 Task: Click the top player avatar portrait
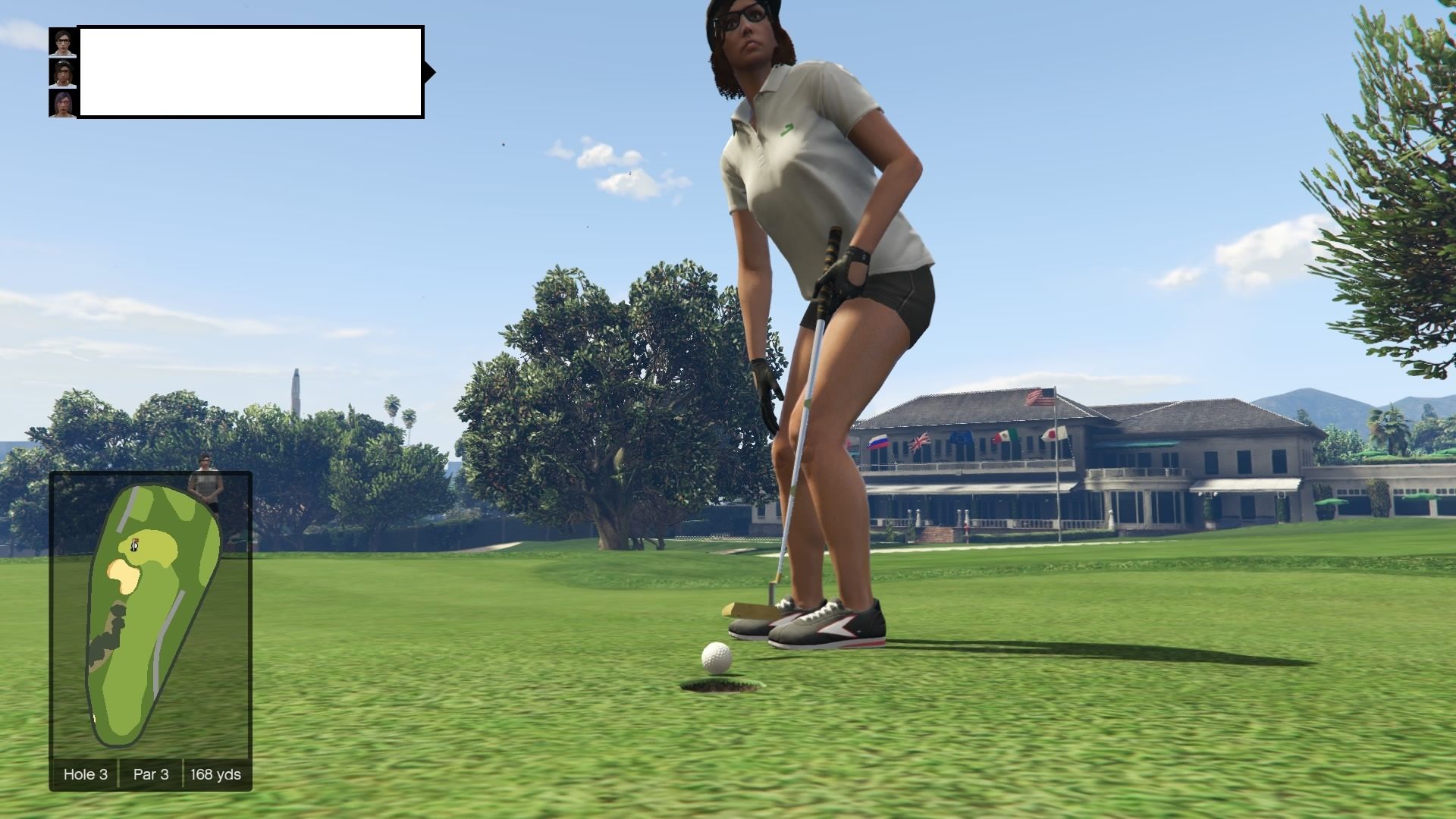pos(62,42)
